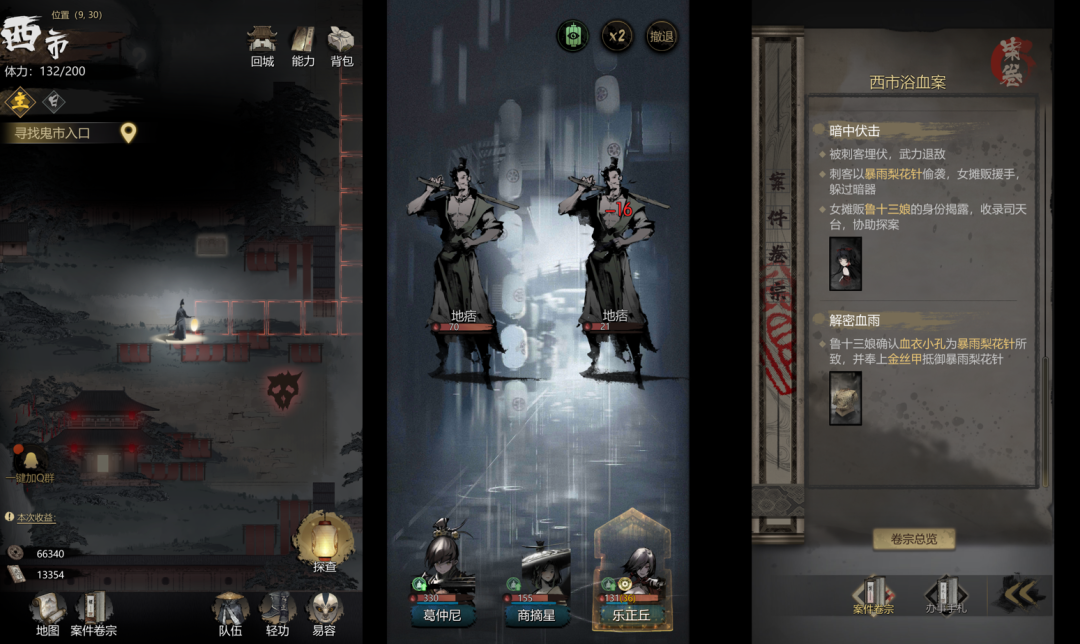Tap the 一键加Q群 penguin icon

tap(29, 462)
